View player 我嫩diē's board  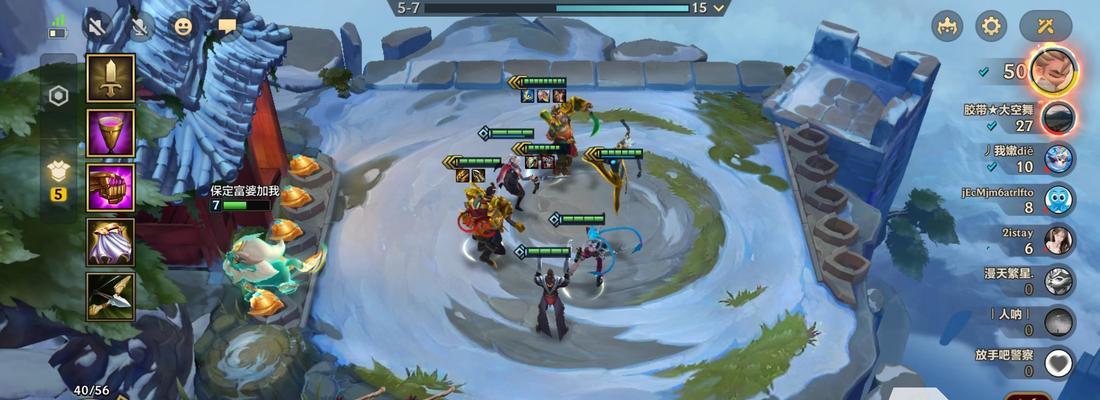click(x=1058, y=158)
